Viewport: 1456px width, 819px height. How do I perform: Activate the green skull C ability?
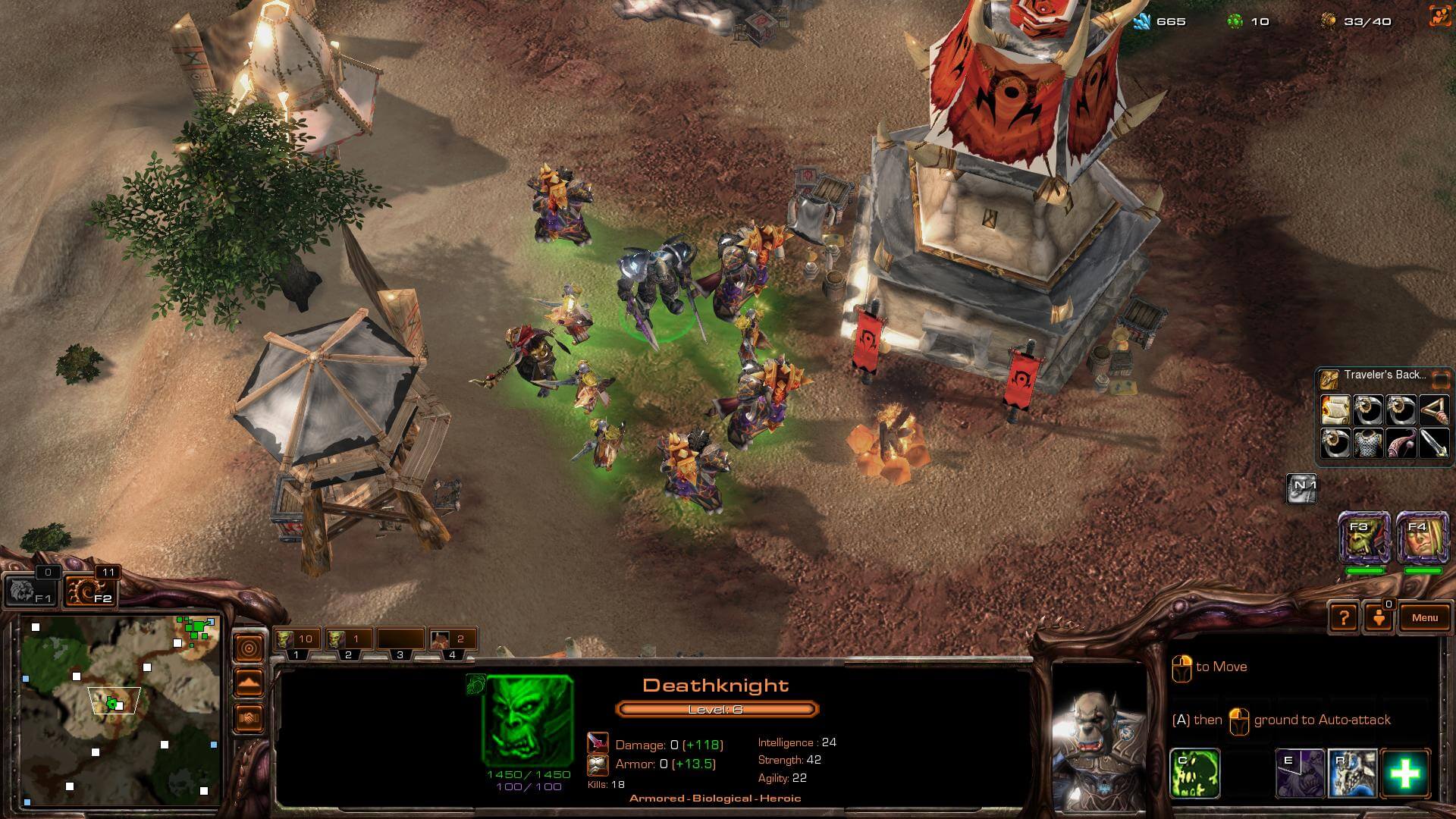[1195, 773]
